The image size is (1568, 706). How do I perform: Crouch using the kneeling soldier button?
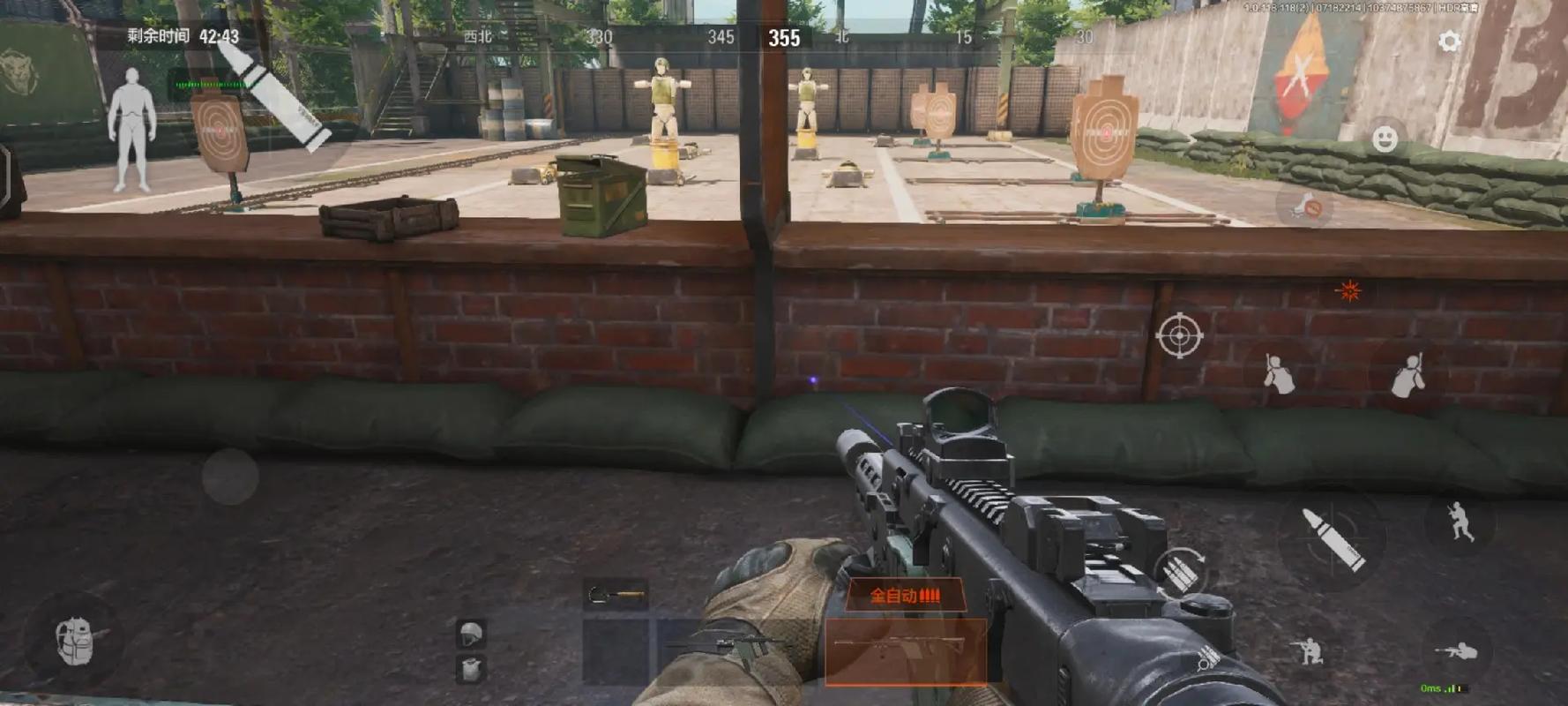[1308, 651]
